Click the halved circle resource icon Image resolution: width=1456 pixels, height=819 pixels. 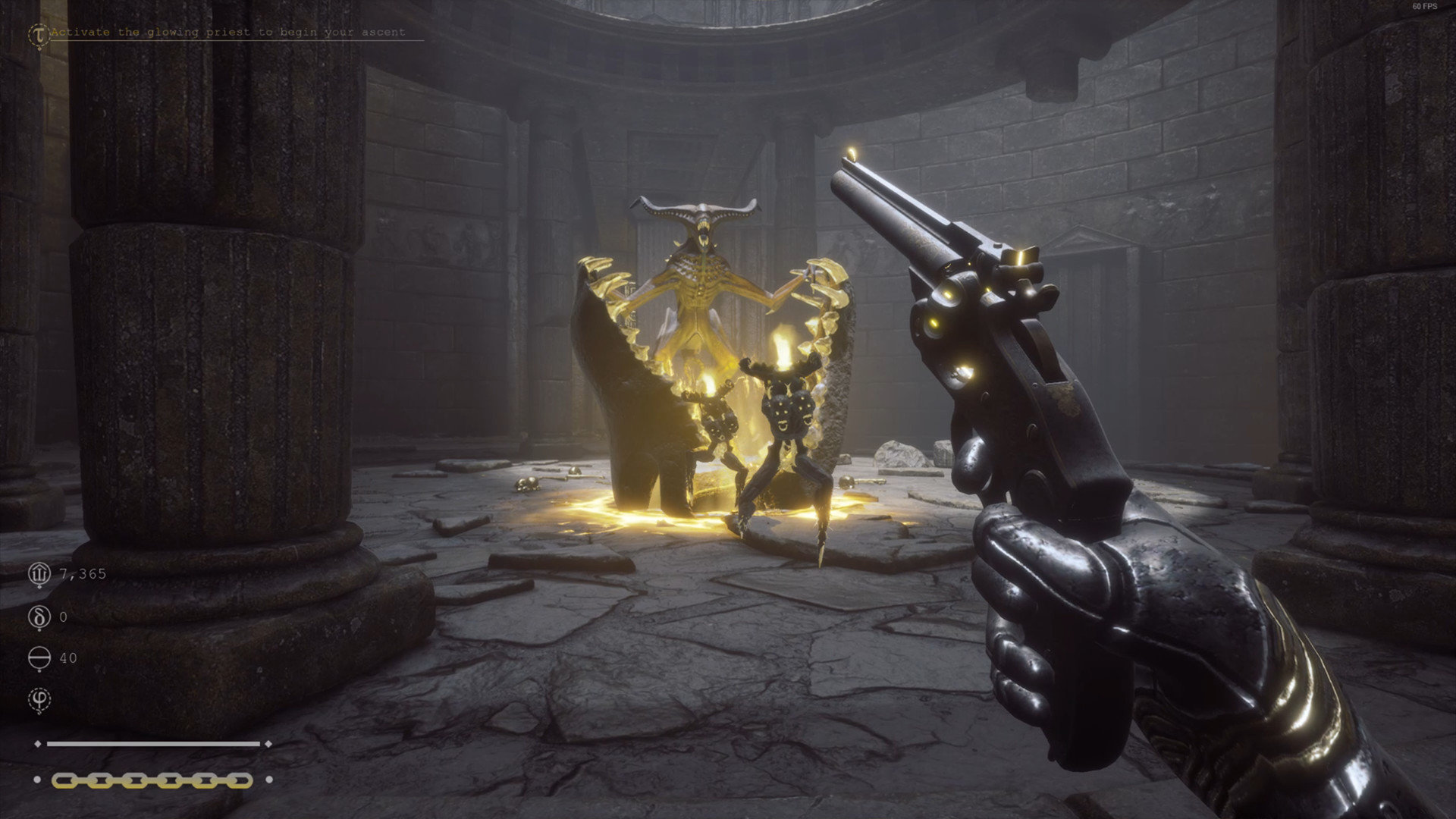(39, 658)
